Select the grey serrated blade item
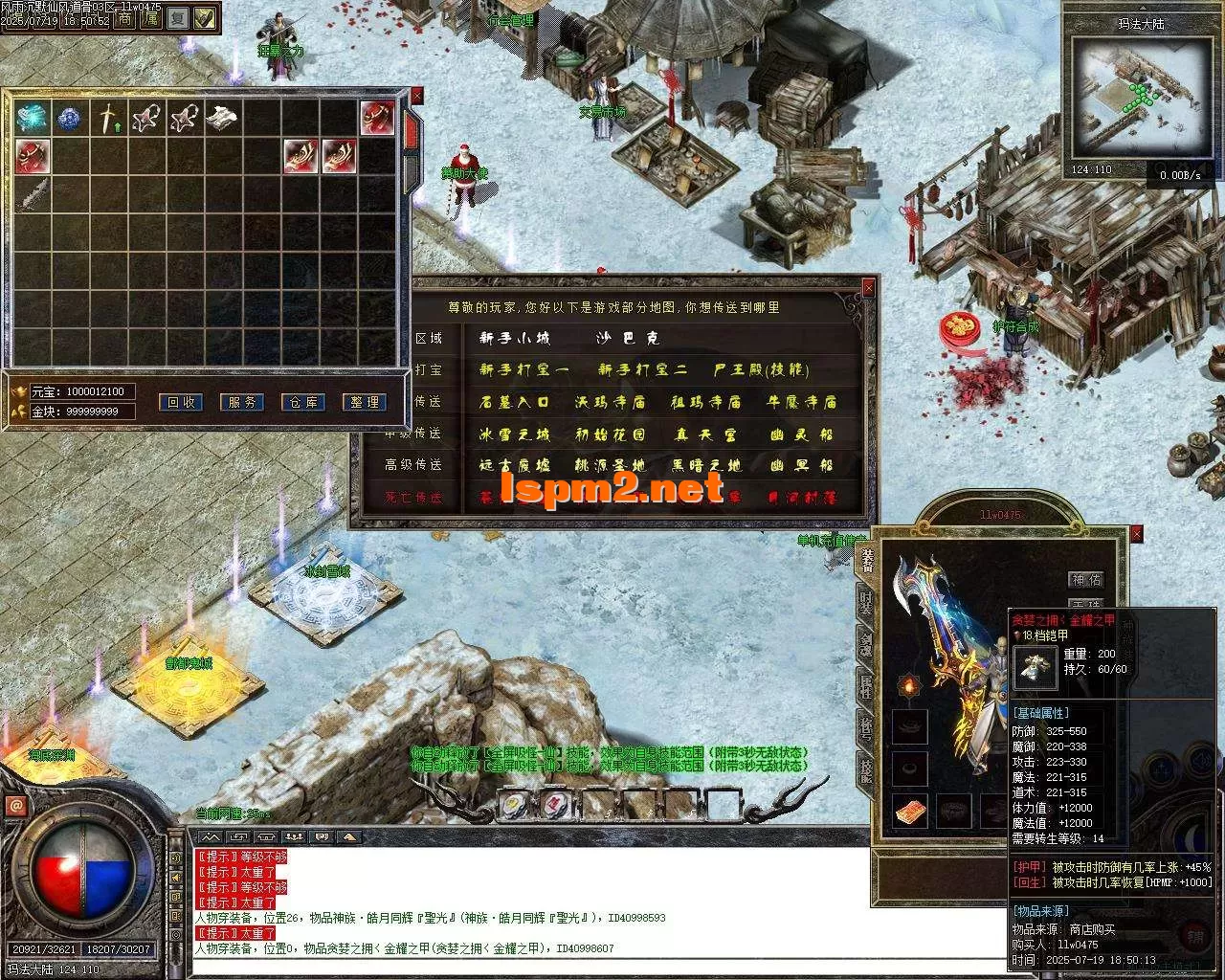1225x980 pixels. [x=31, y=195]
